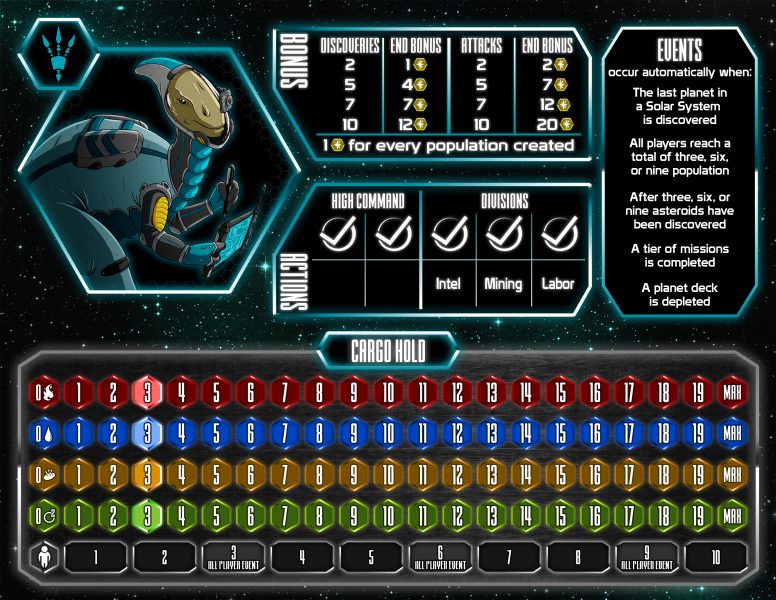Select population slot 10
Screen dimensions: 776x600
(x=715, y=557)
